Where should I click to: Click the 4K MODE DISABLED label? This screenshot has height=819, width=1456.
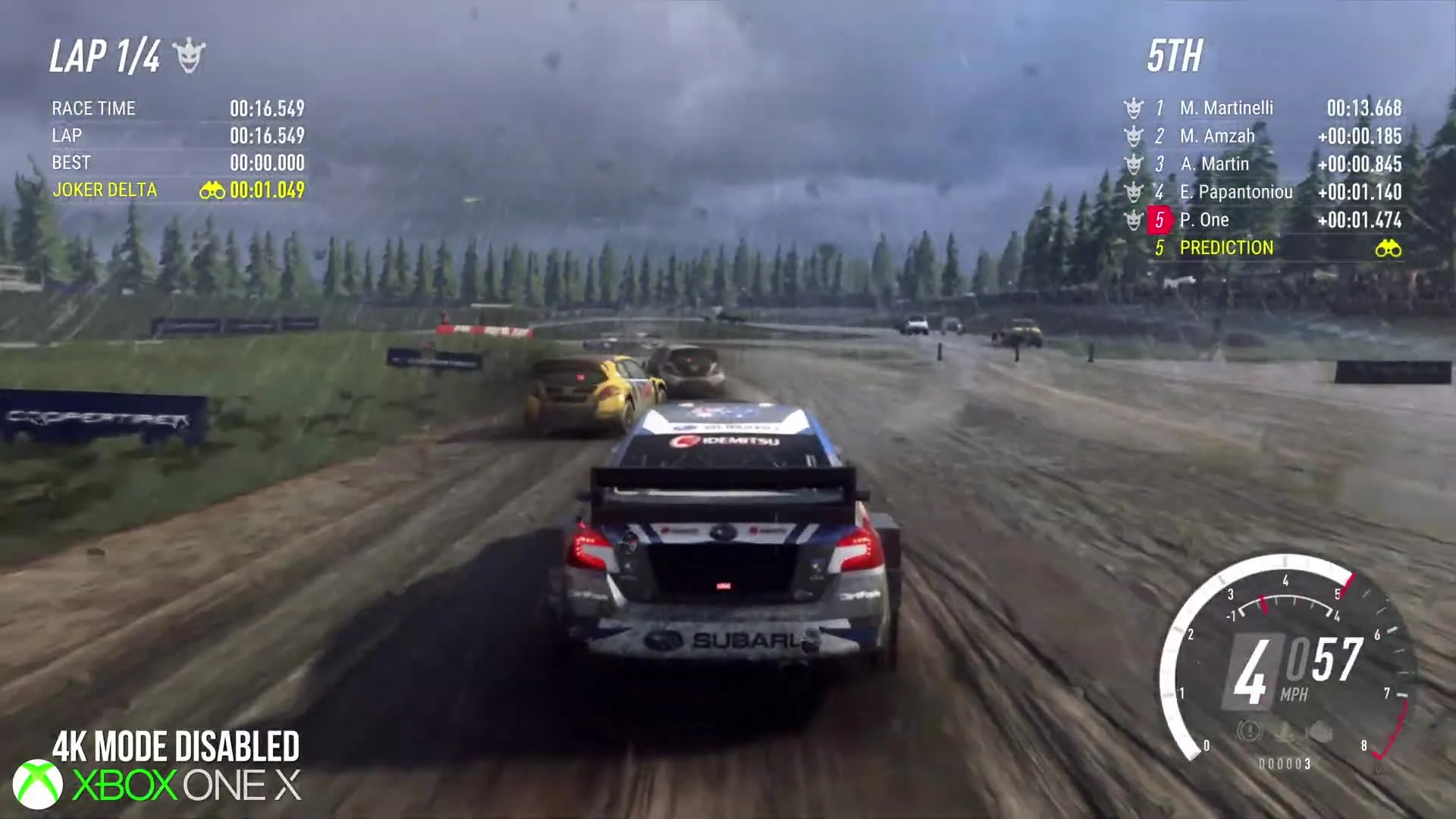point(175,745)
